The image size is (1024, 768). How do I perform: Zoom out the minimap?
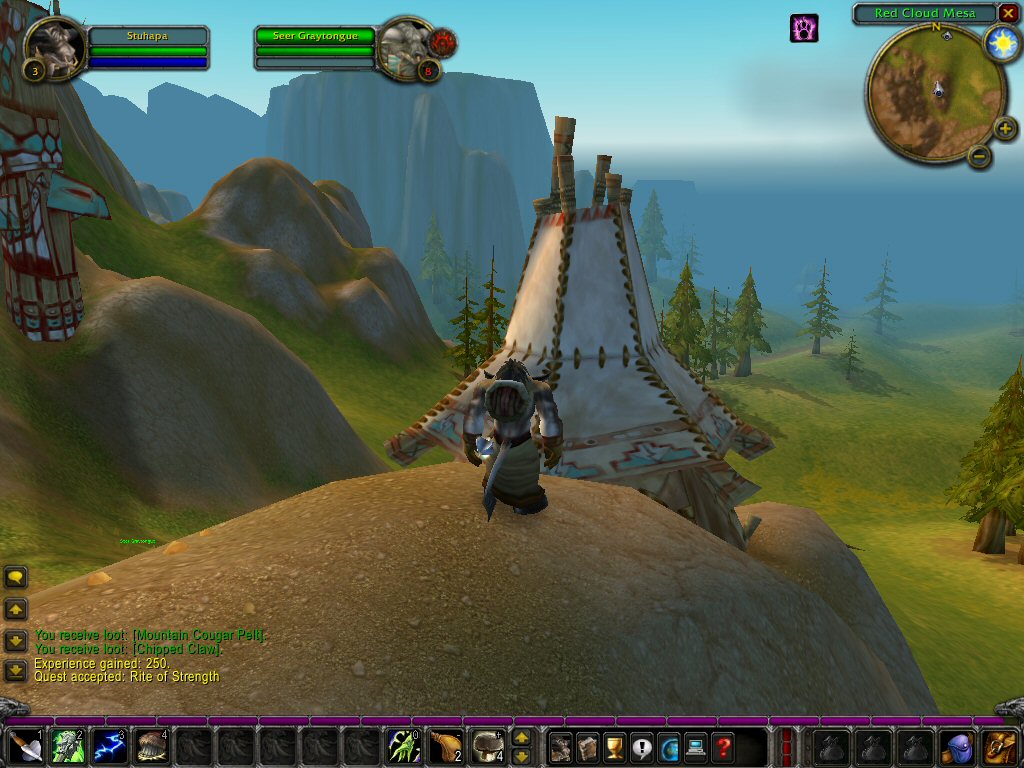(x=980, y=155)
